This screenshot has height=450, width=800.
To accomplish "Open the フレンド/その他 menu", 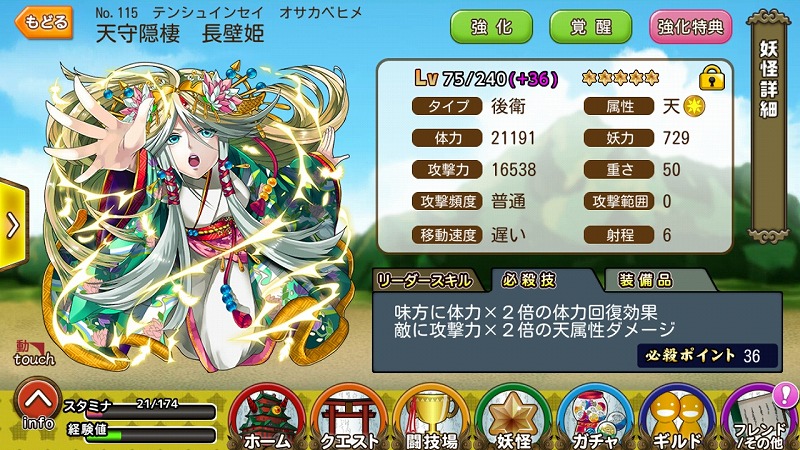I will tap(759, 418).
